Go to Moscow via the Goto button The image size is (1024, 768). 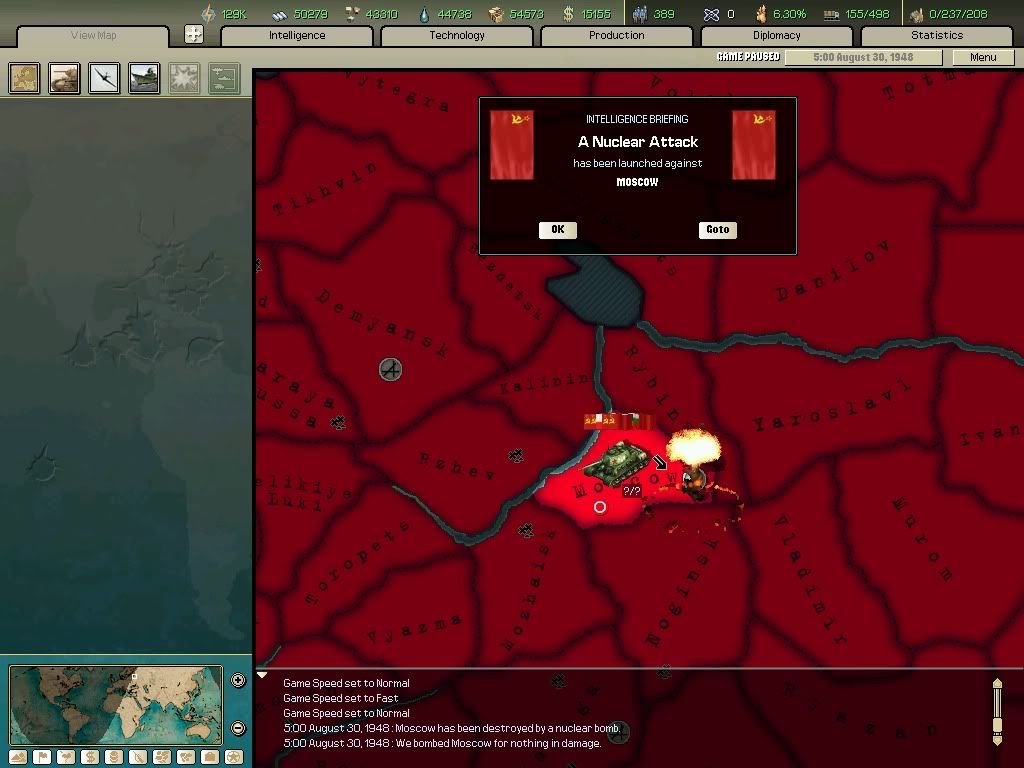tap(718, 230)
